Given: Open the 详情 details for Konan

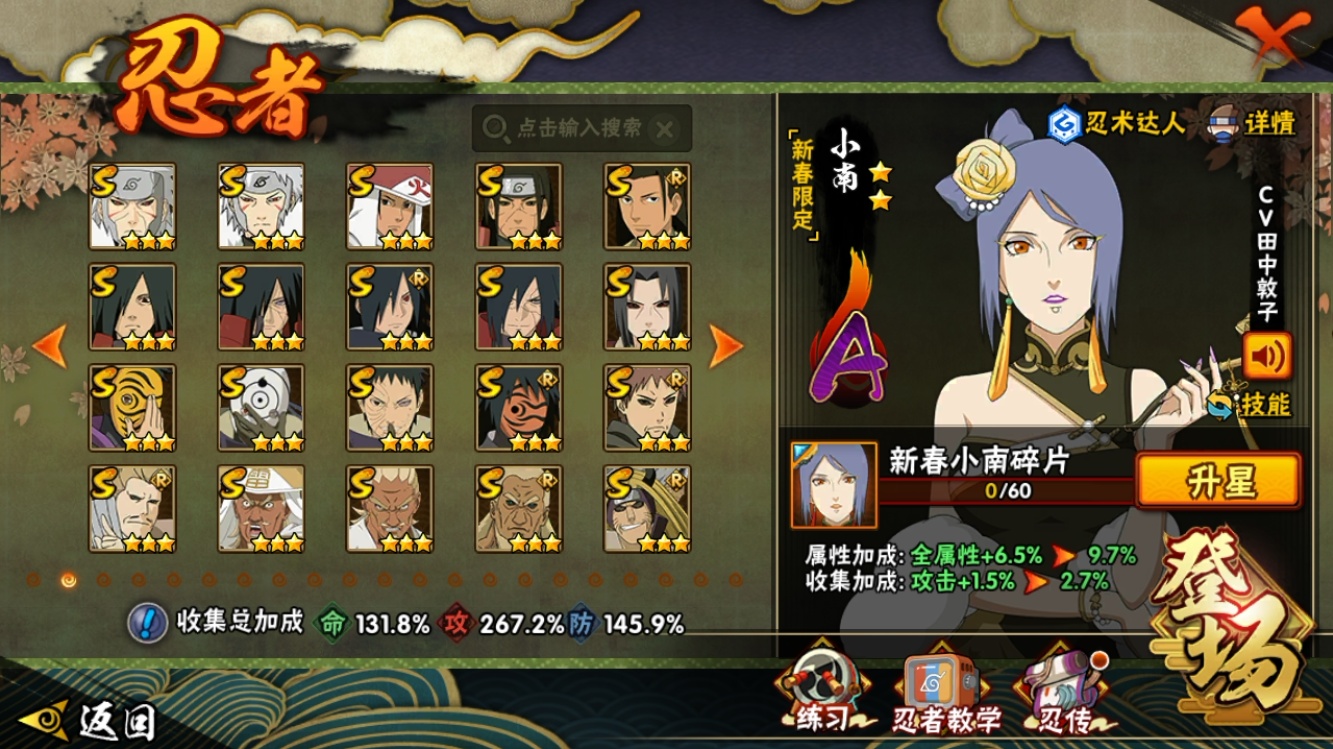Looking at the screenshot, I should tap(1252, 123).
